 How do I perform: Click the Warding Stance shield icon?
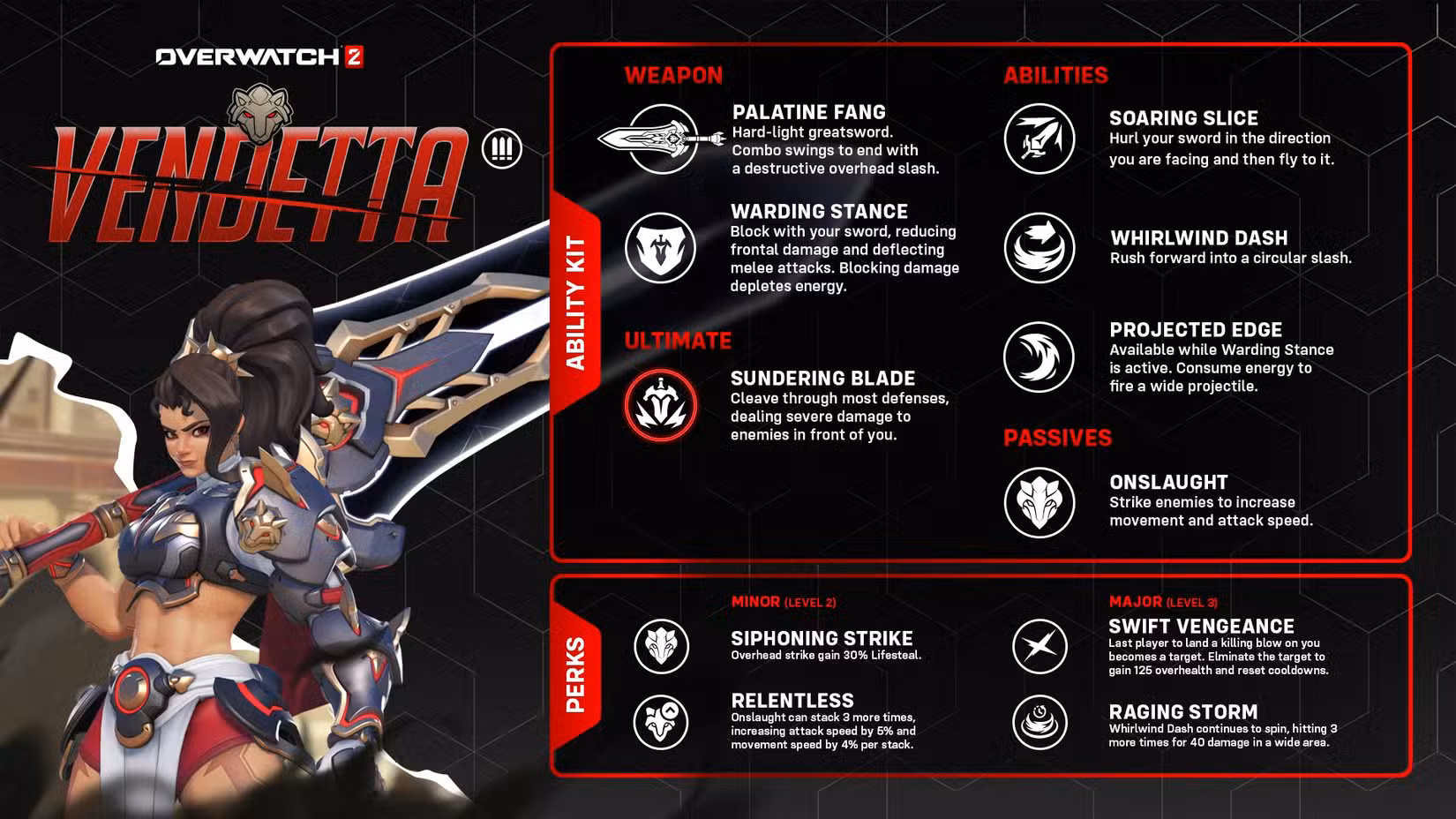coord(660,248)
